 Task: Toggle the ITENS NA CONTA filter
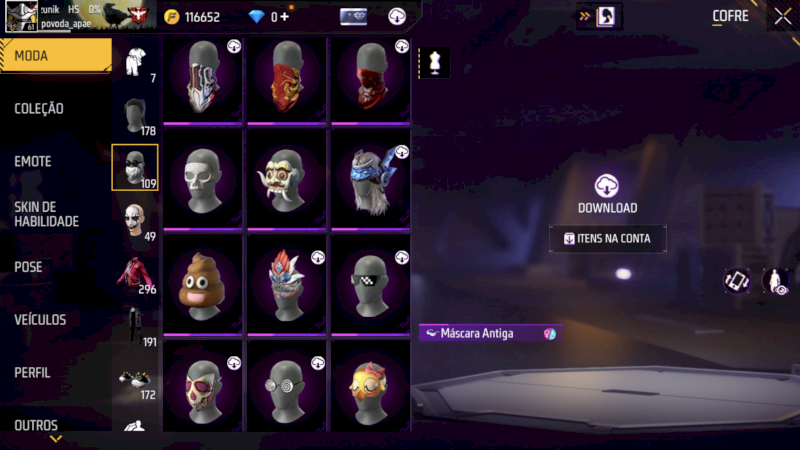607,239
